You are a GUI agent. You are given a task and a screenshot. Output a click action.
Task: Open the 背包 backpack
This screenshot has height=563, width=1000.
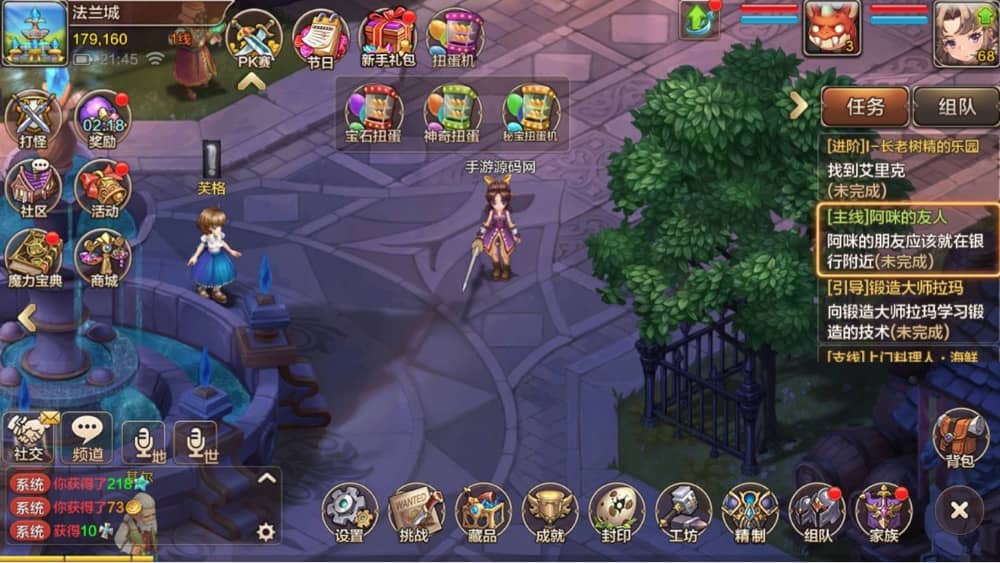[x=960, y=437]
